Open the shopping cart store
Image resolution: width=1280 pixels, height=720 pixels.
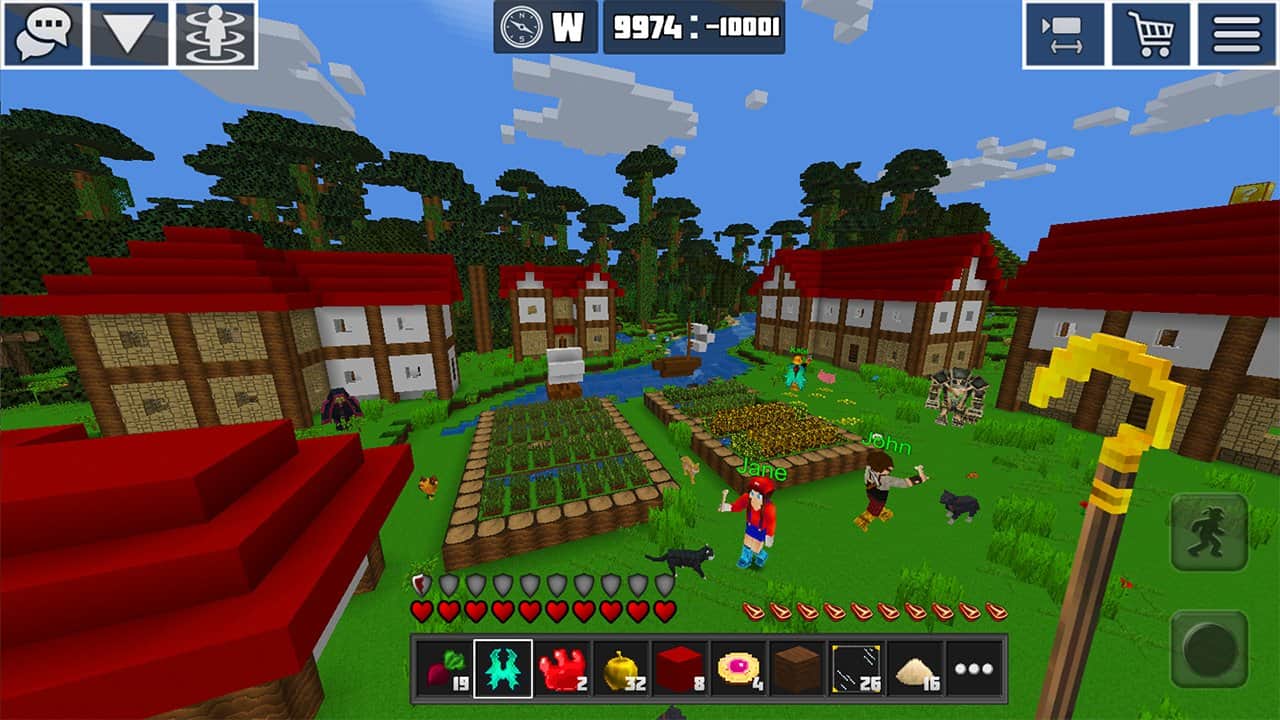tap(1149, 34)
